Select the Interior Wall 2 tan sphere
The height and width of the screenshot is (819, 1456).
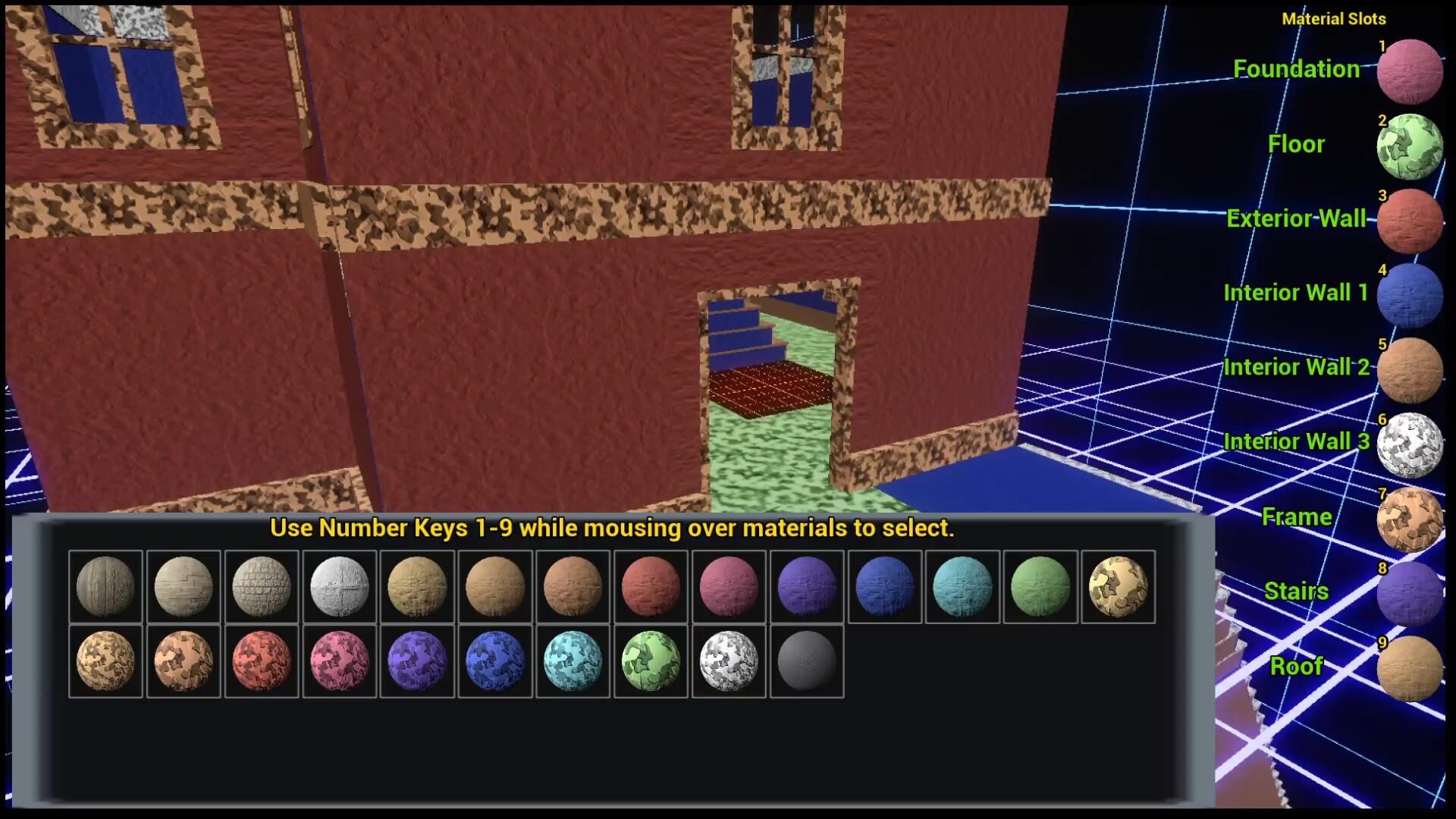tap(1409, 370)
